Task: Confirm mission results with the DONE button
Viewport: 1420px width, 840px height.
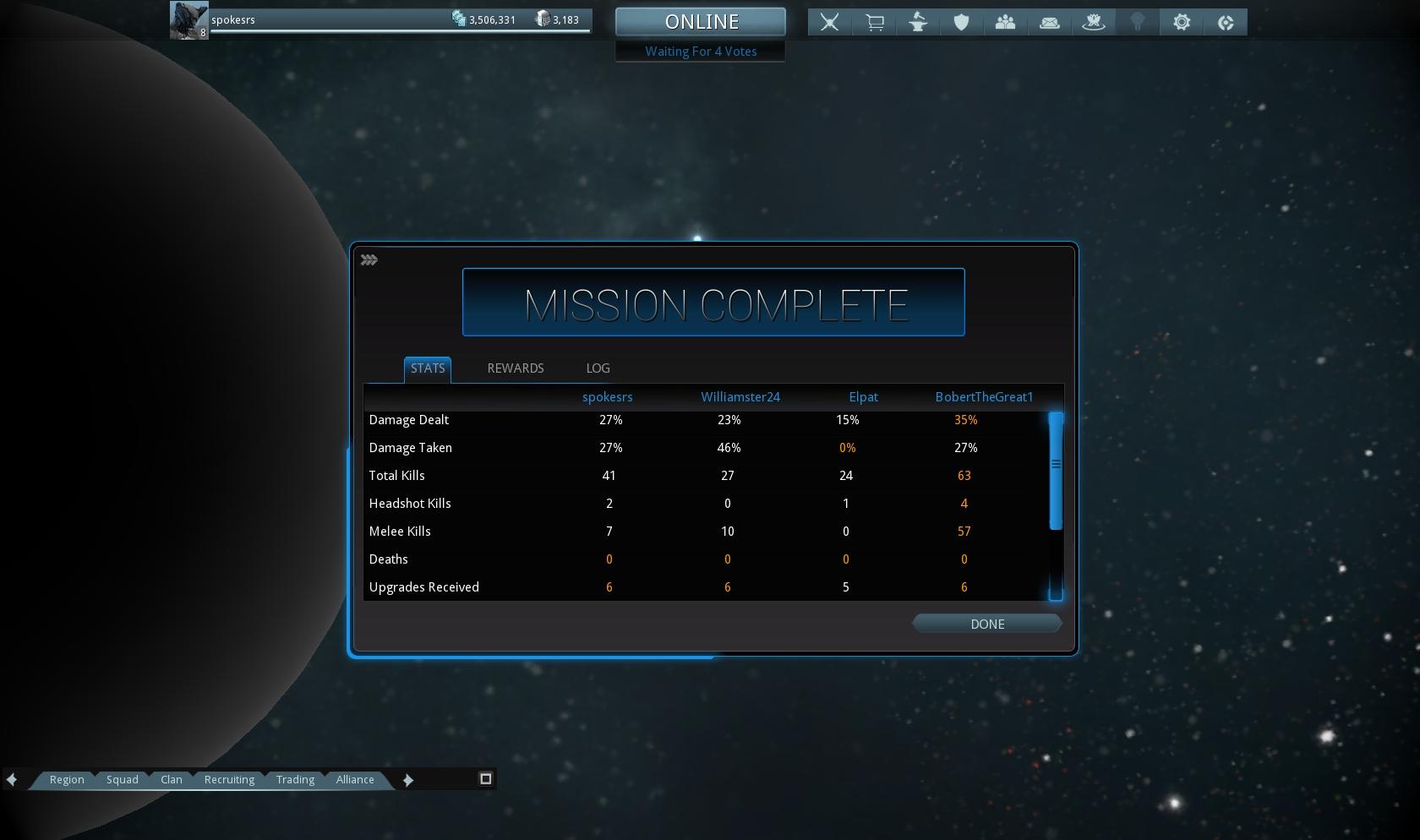Action: [x=986, y=624]
